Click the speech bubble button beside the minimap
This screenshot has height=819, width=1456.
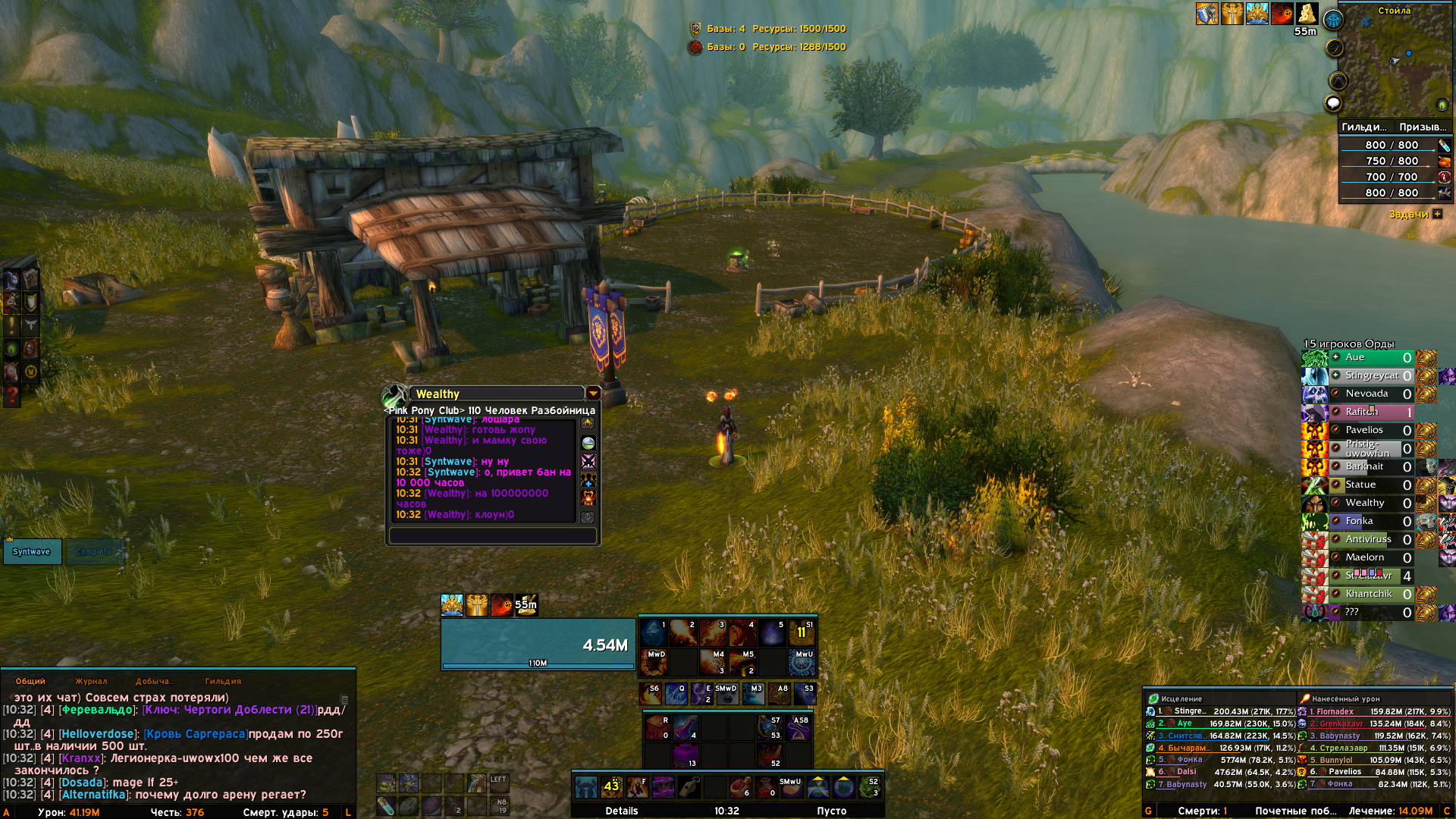(1333, 103)
